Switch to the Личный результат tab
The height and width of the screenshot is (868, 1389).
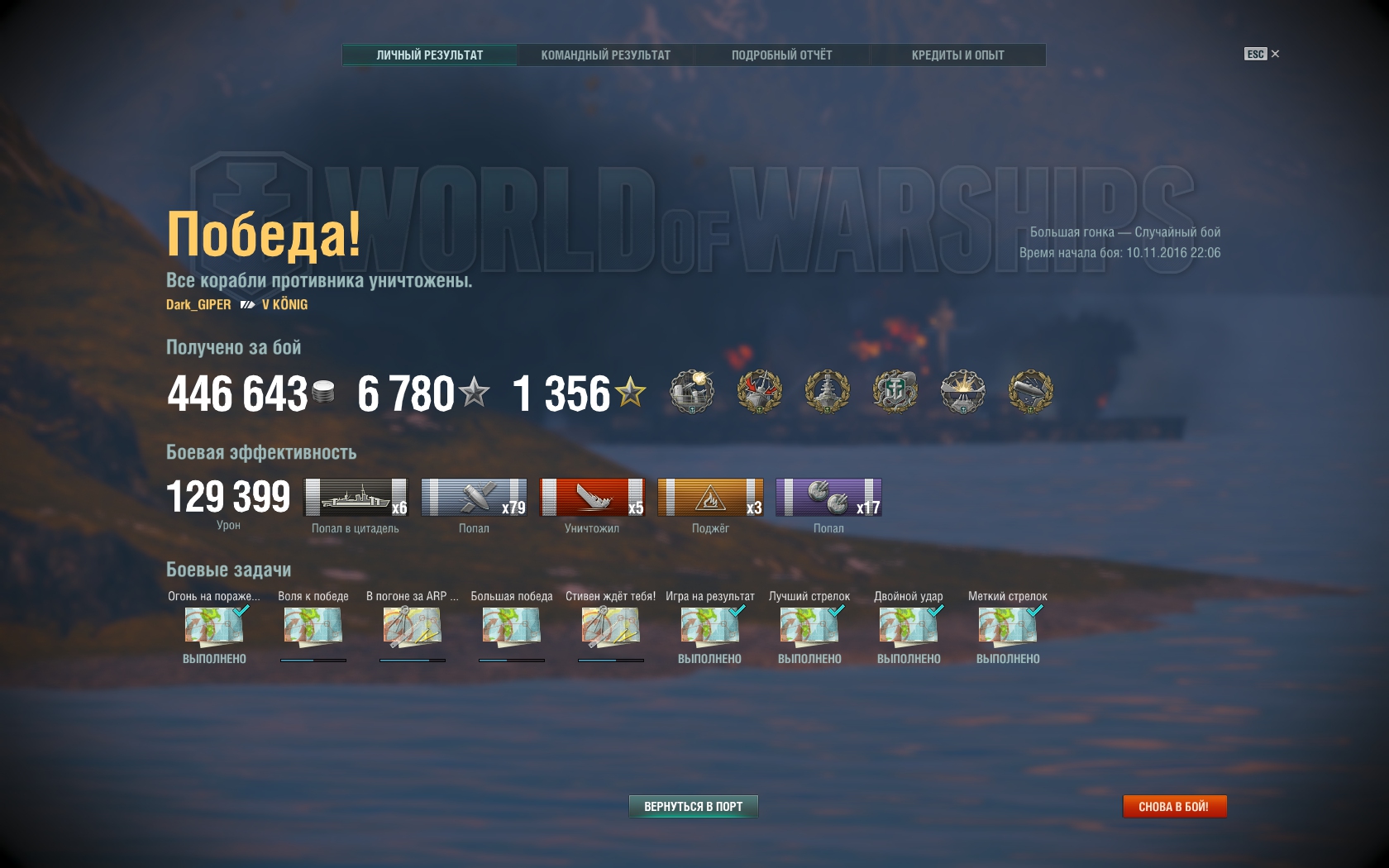(429, 55)
